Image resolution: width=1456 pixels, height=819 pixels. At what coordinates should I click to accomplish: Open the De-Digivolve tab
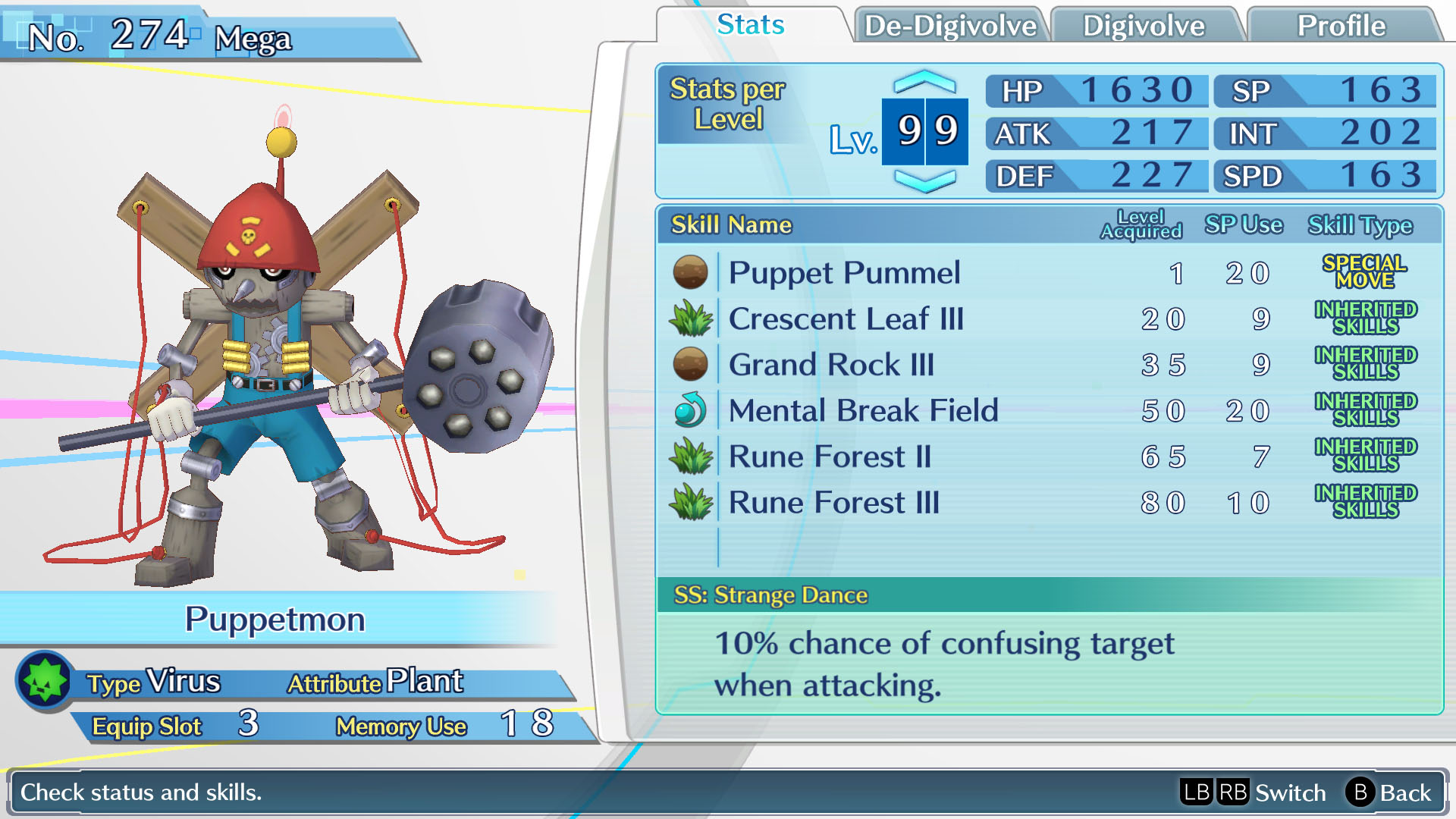(950, 26)
